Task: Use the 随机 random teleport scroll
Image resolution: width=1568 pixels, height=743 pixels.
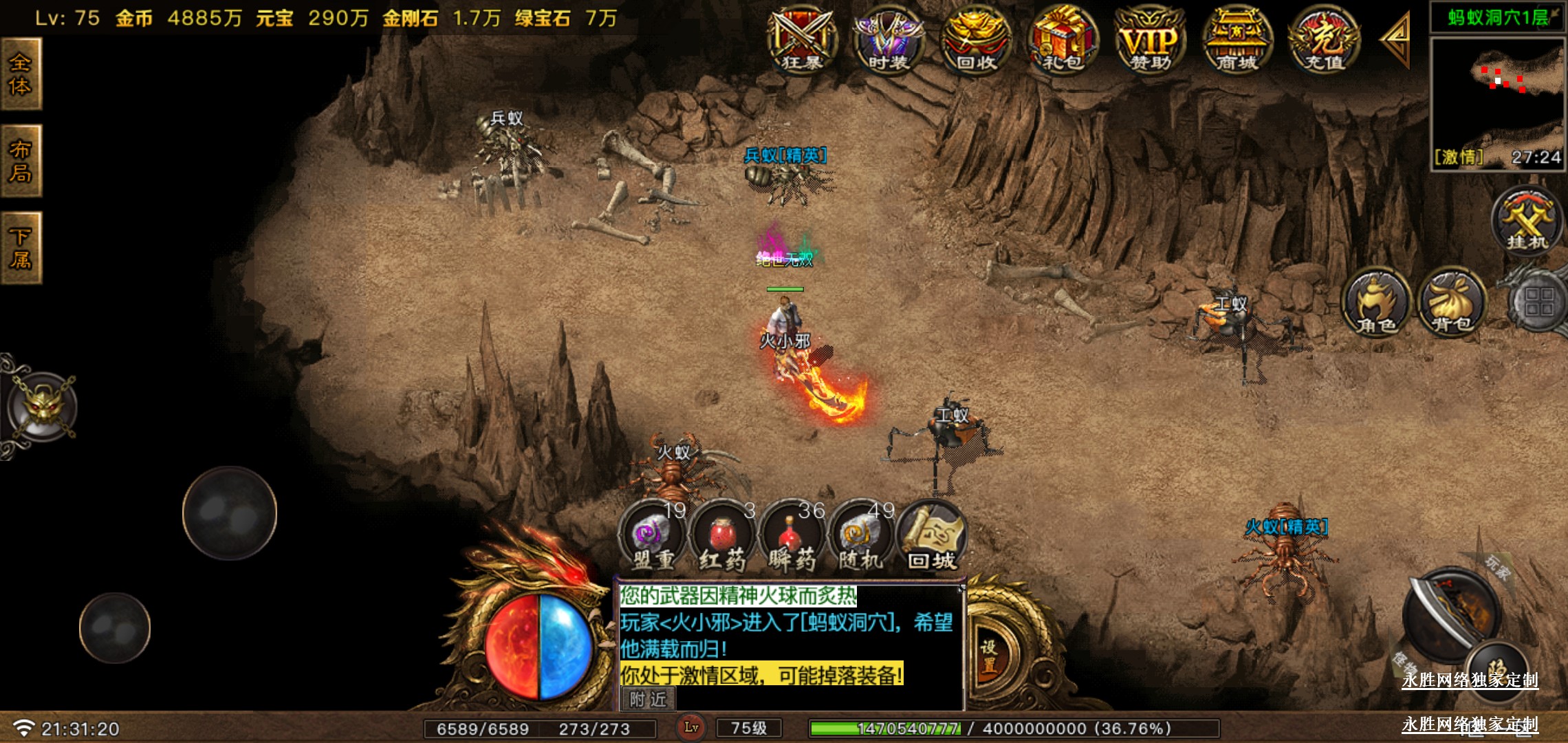Action: click(860, 538)
